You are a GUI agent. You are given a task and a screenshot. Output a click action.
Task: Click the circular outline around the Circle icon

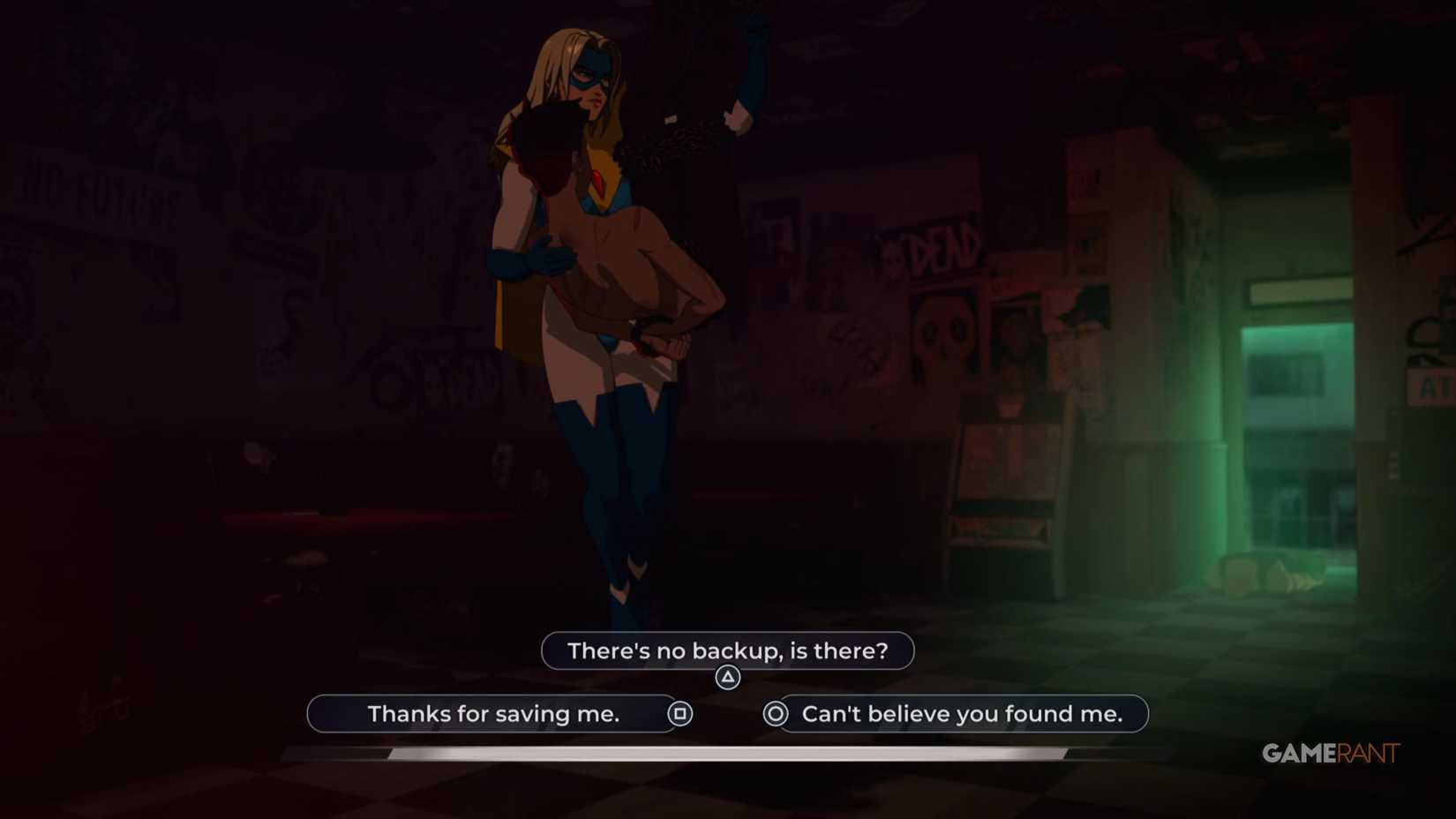pos(775,714)
